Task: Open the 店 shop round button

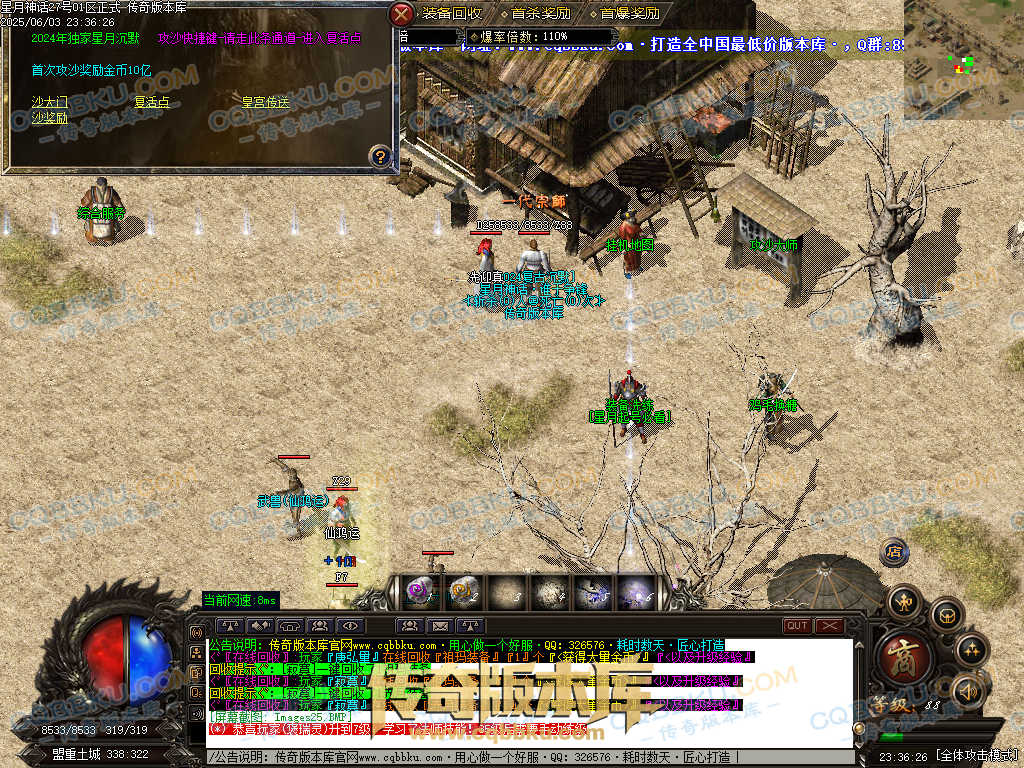Action: click(x=894, y=551)
